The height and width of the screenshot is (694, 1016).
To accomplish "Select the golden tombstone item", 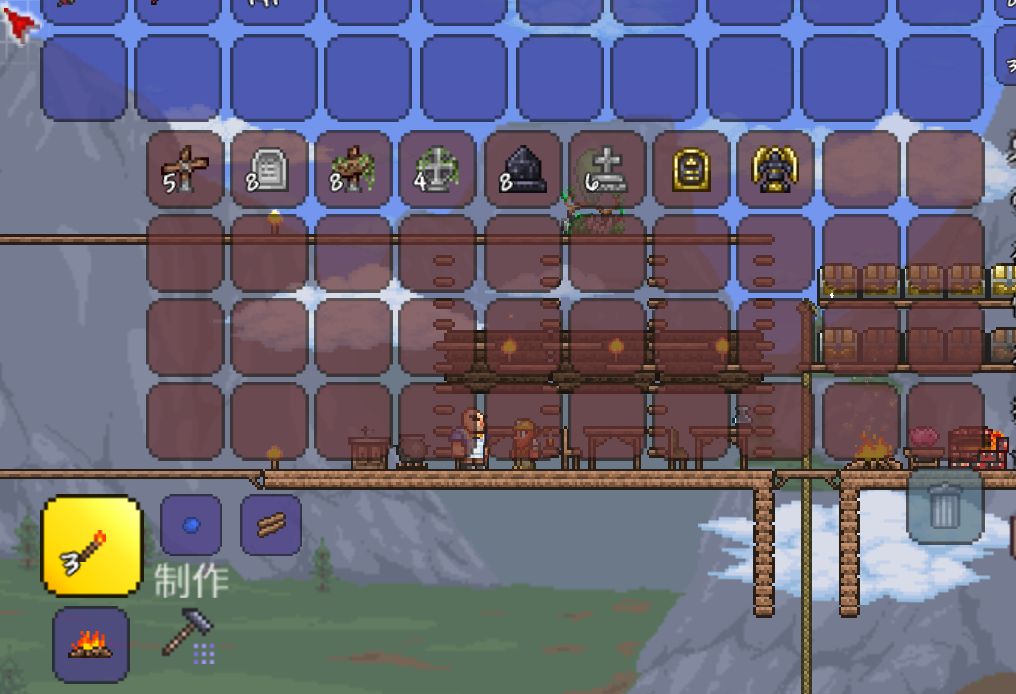I will pos(691,170).
